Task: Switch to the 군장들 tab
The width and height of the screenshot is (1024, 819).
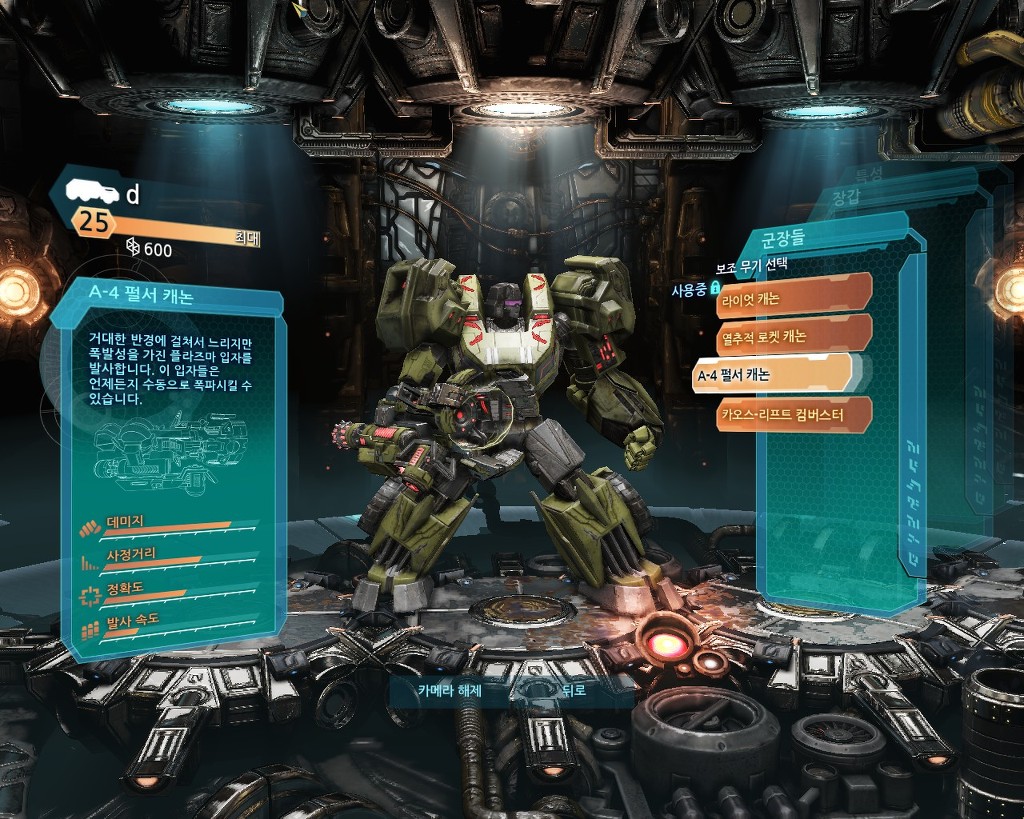Action: click(x=784, y=239)
